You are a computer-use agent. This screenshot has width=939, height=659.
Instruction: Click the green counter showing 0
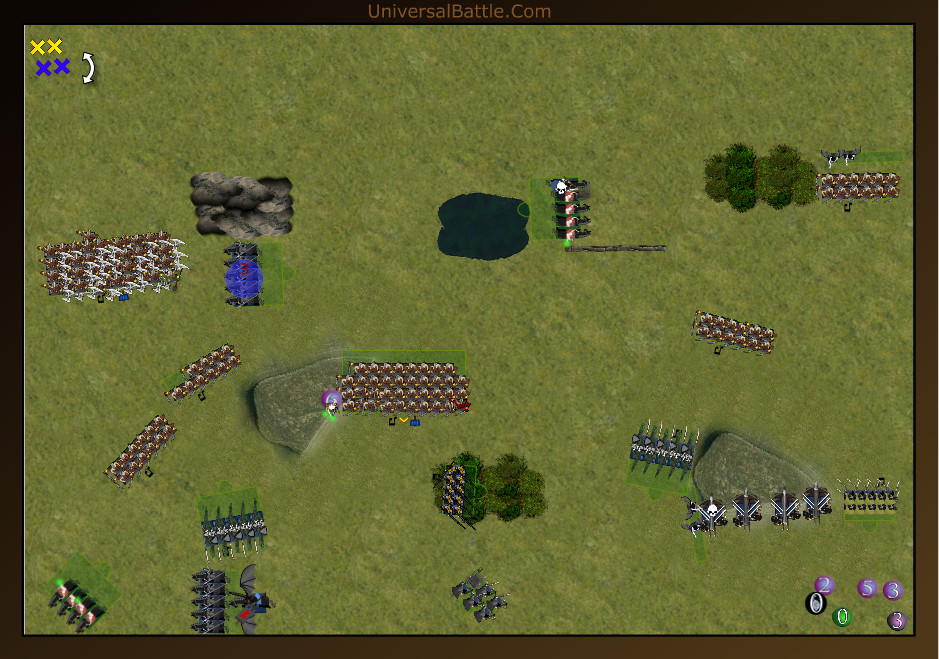tap(842, 617)
